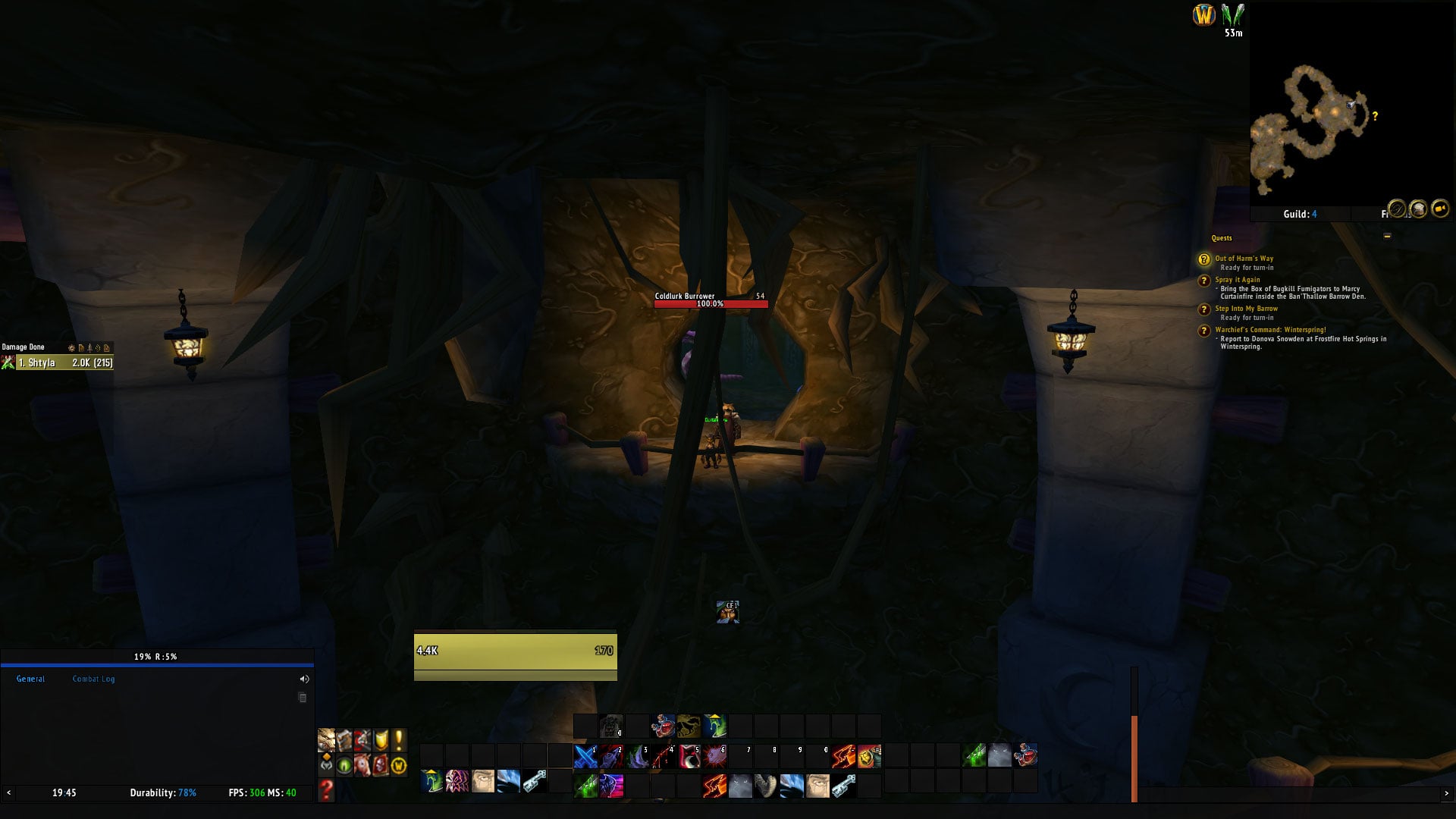The image size is (1456, 819).
Task: Toggle the chat speaker icon
Action: click(x=304, y=679)
